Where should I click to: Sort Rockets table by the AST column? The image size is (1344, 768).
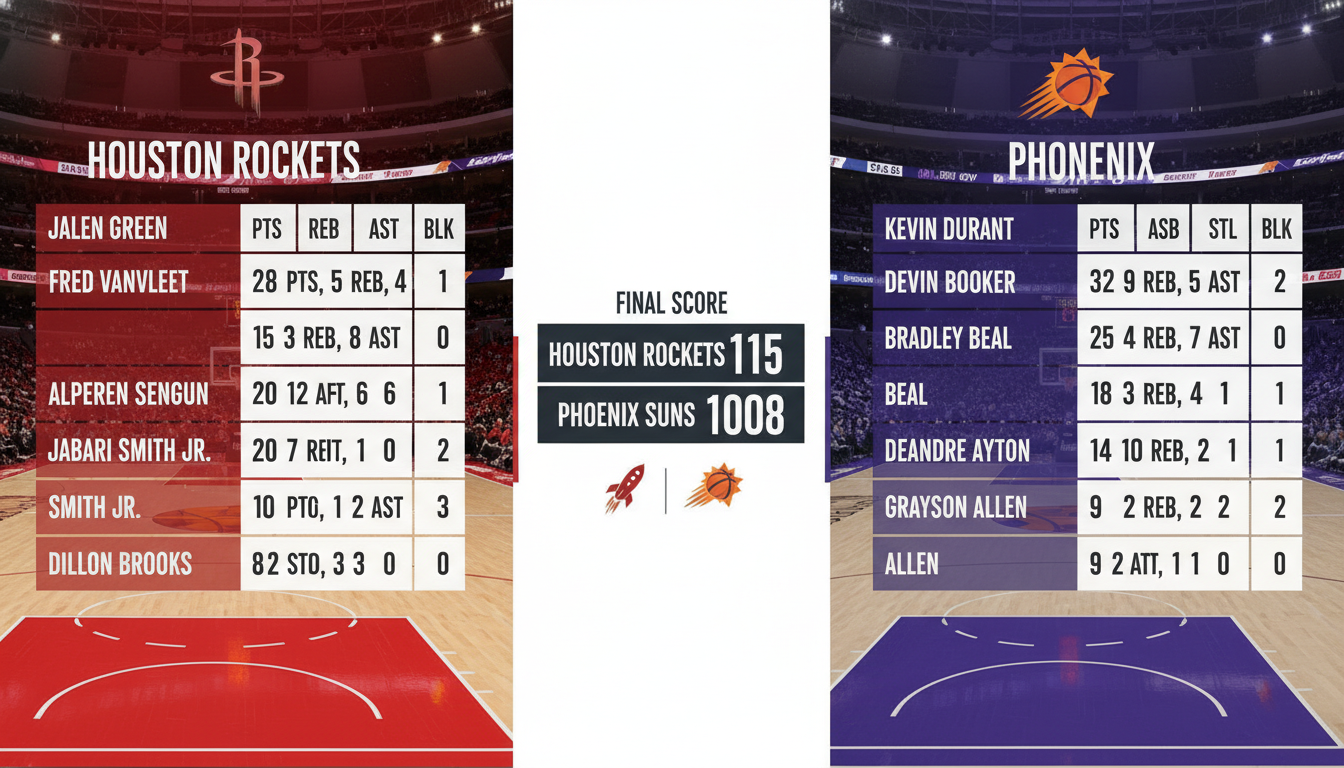[x=383, y=229]
